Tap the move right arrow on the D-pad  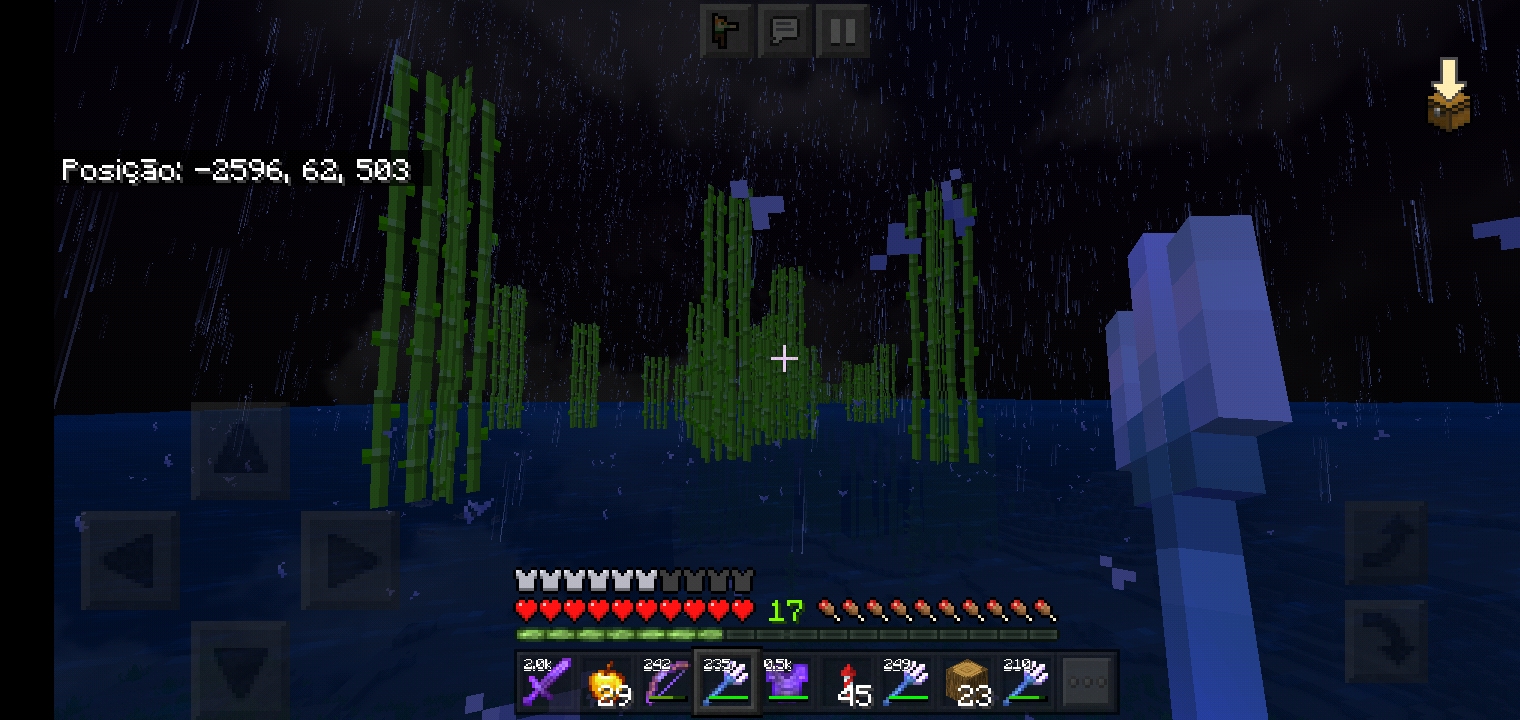350,560
